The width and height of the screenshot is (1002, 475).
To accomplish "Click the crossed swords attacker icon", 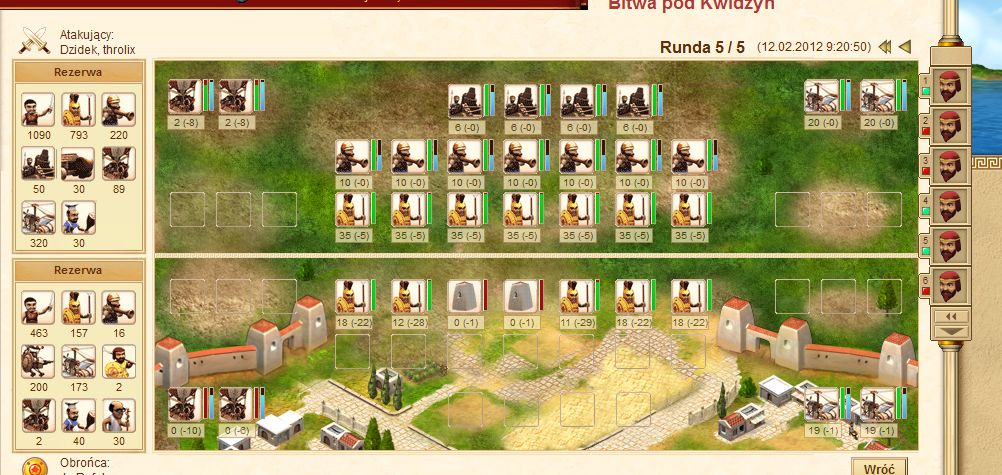I will pyautogui.click(x=35, y=40).
